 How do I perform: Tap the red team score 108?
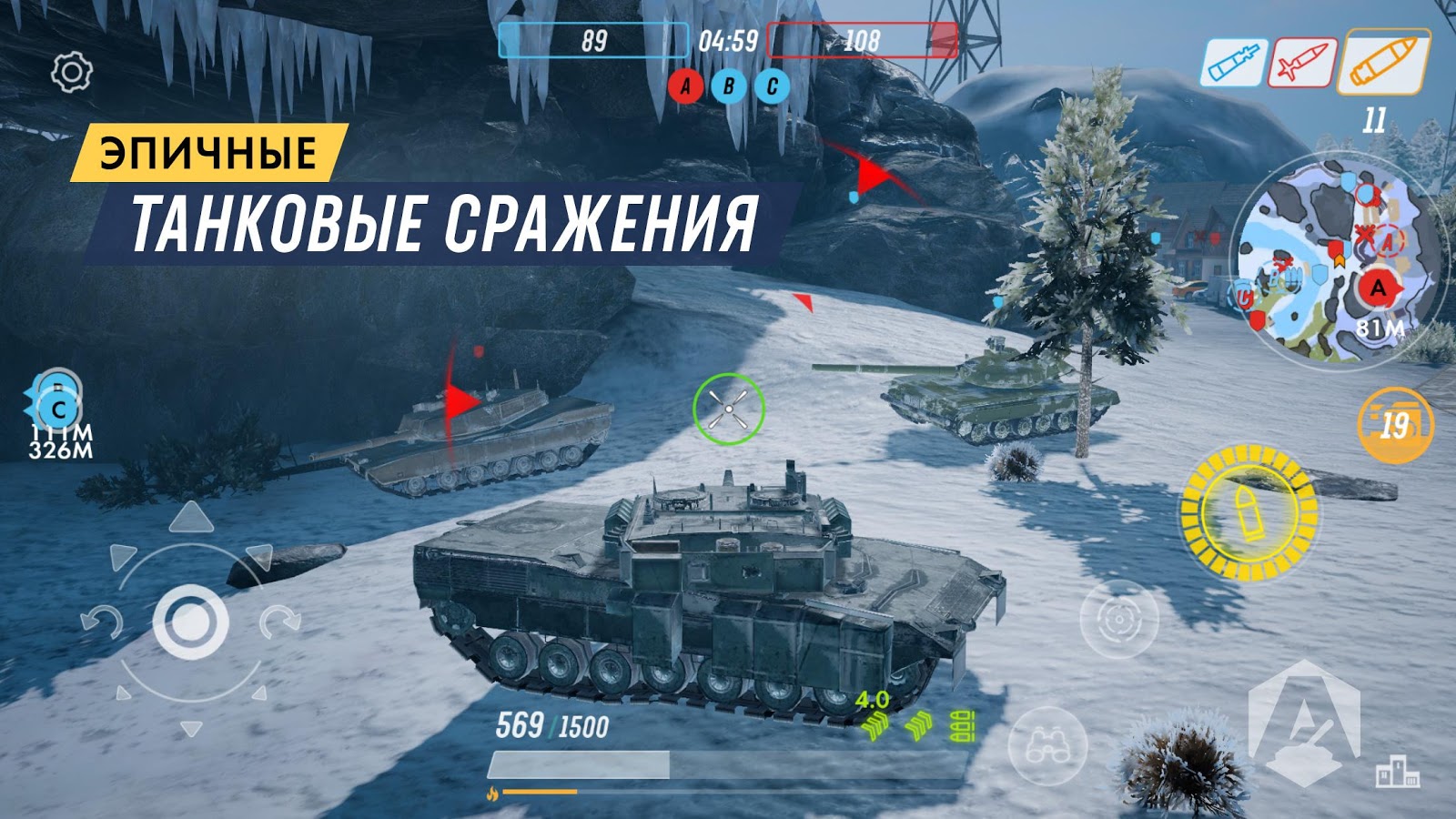863,40
